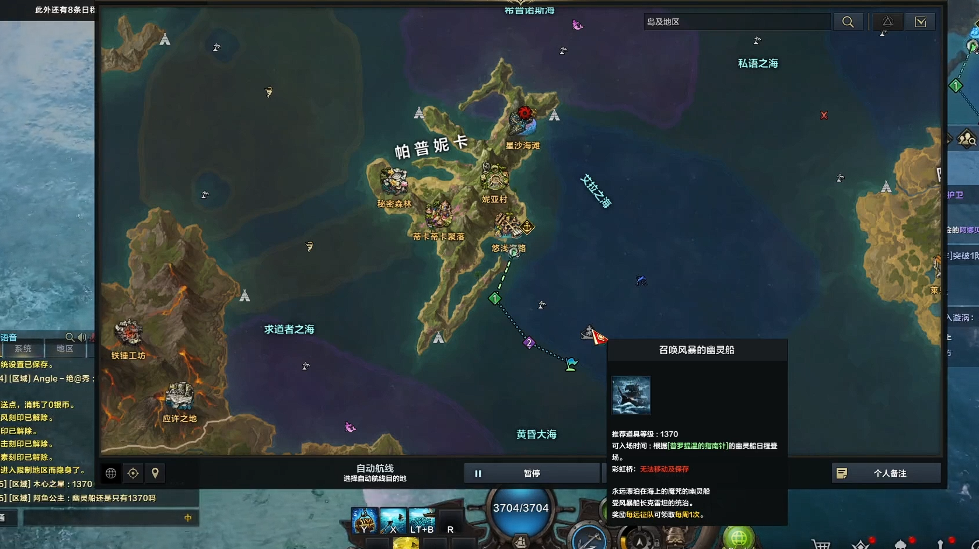
Task: Open the green globe icon on the bottom bar
Action: point(738,539)
